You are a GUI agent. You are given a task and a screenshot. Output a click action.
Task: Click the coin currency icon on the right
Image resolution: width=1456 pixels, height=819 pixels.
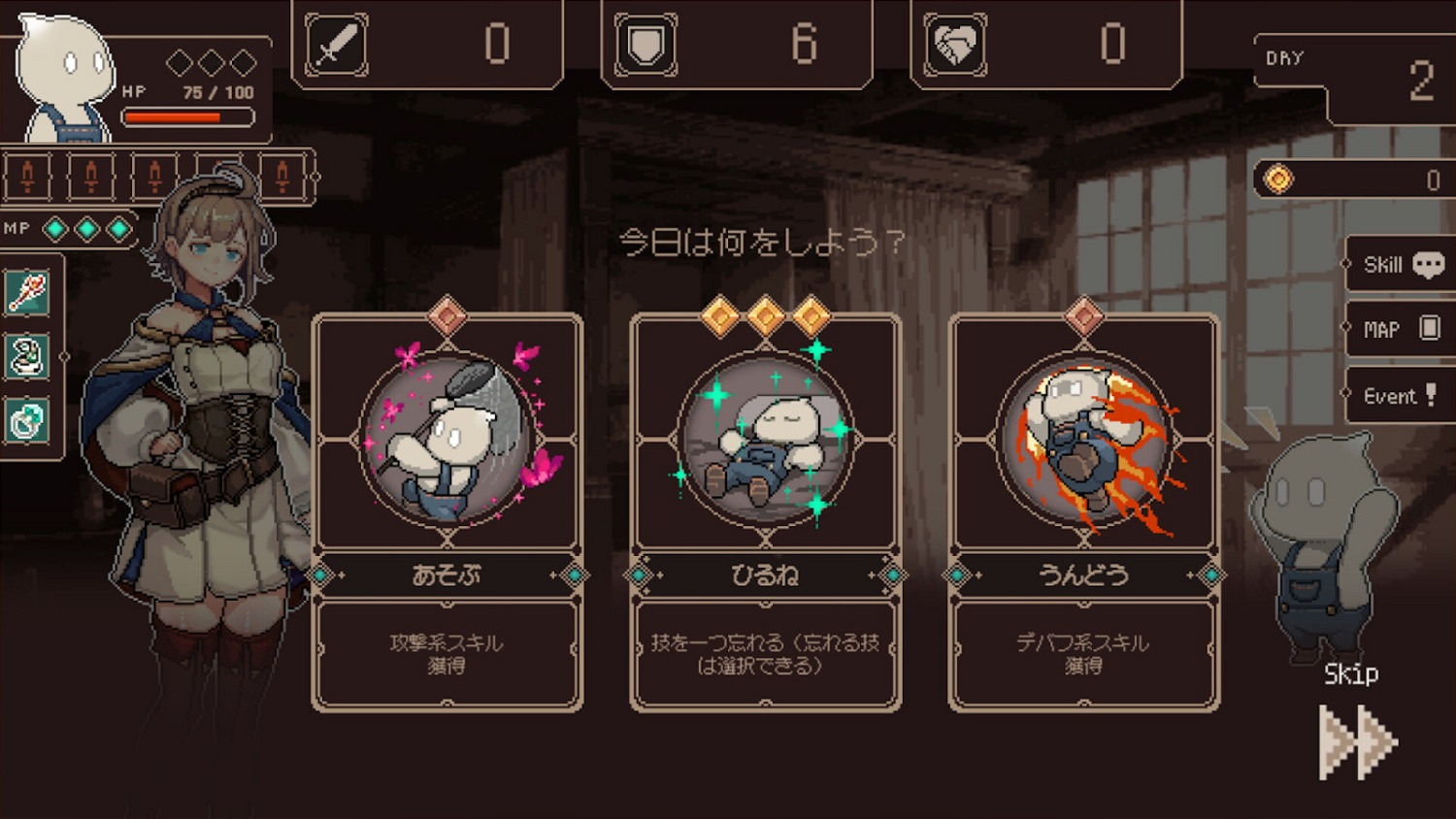[1278, 178]
